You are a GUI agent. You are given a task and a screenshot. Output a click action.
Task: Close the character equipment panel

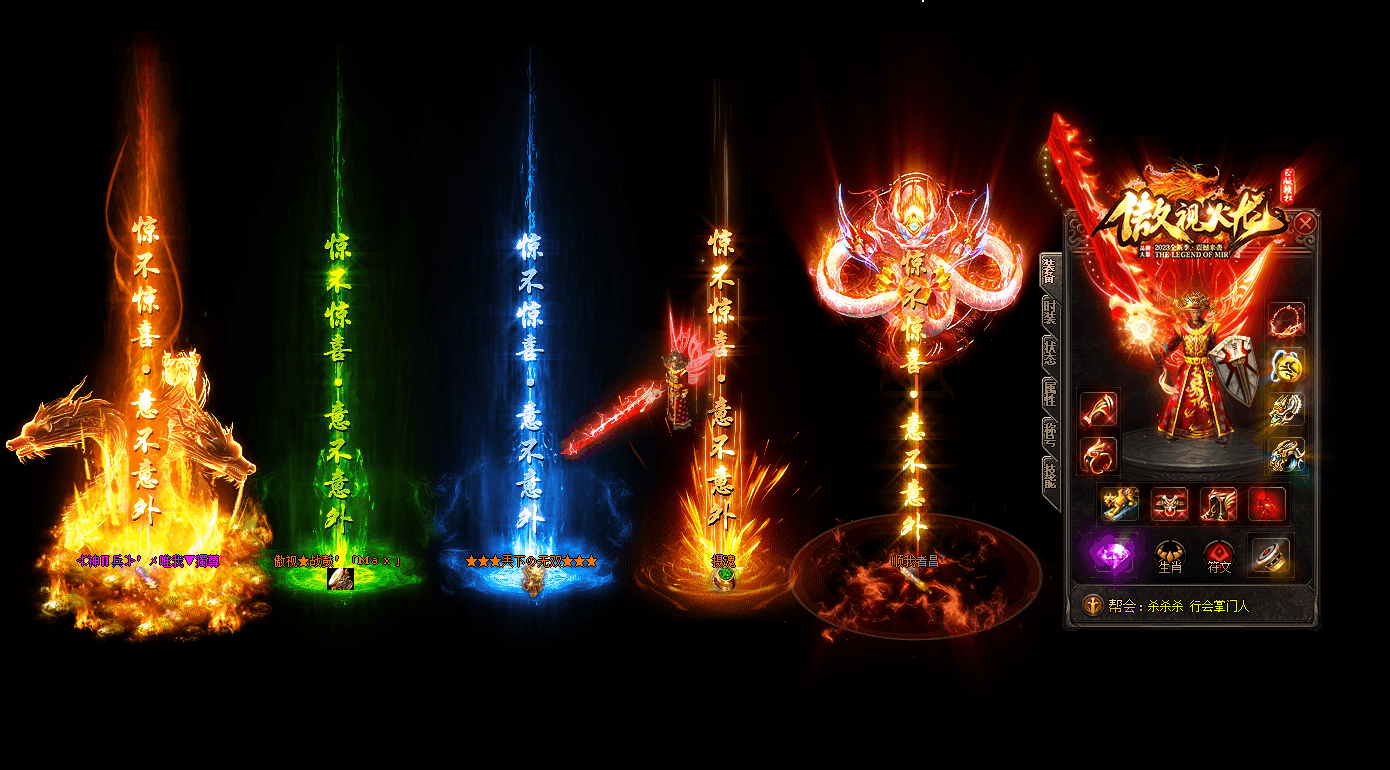(x=1305, y=224)
